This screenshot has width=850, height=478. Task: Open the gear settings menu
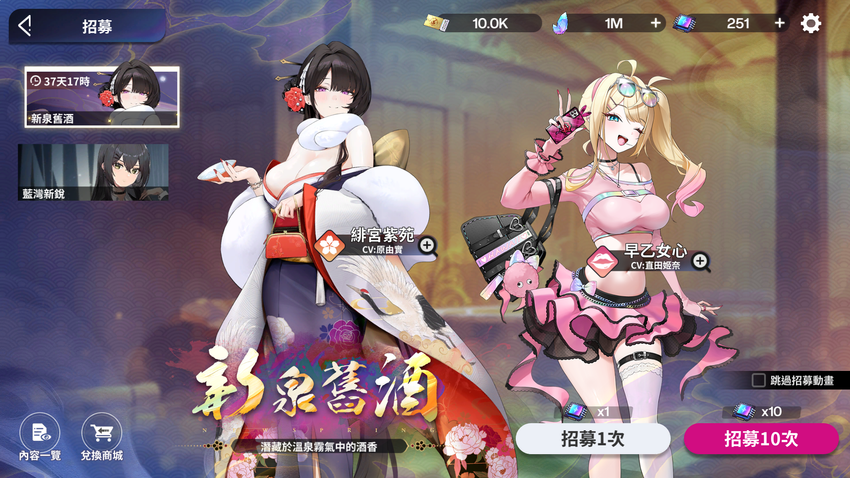(x=811, y=23)
